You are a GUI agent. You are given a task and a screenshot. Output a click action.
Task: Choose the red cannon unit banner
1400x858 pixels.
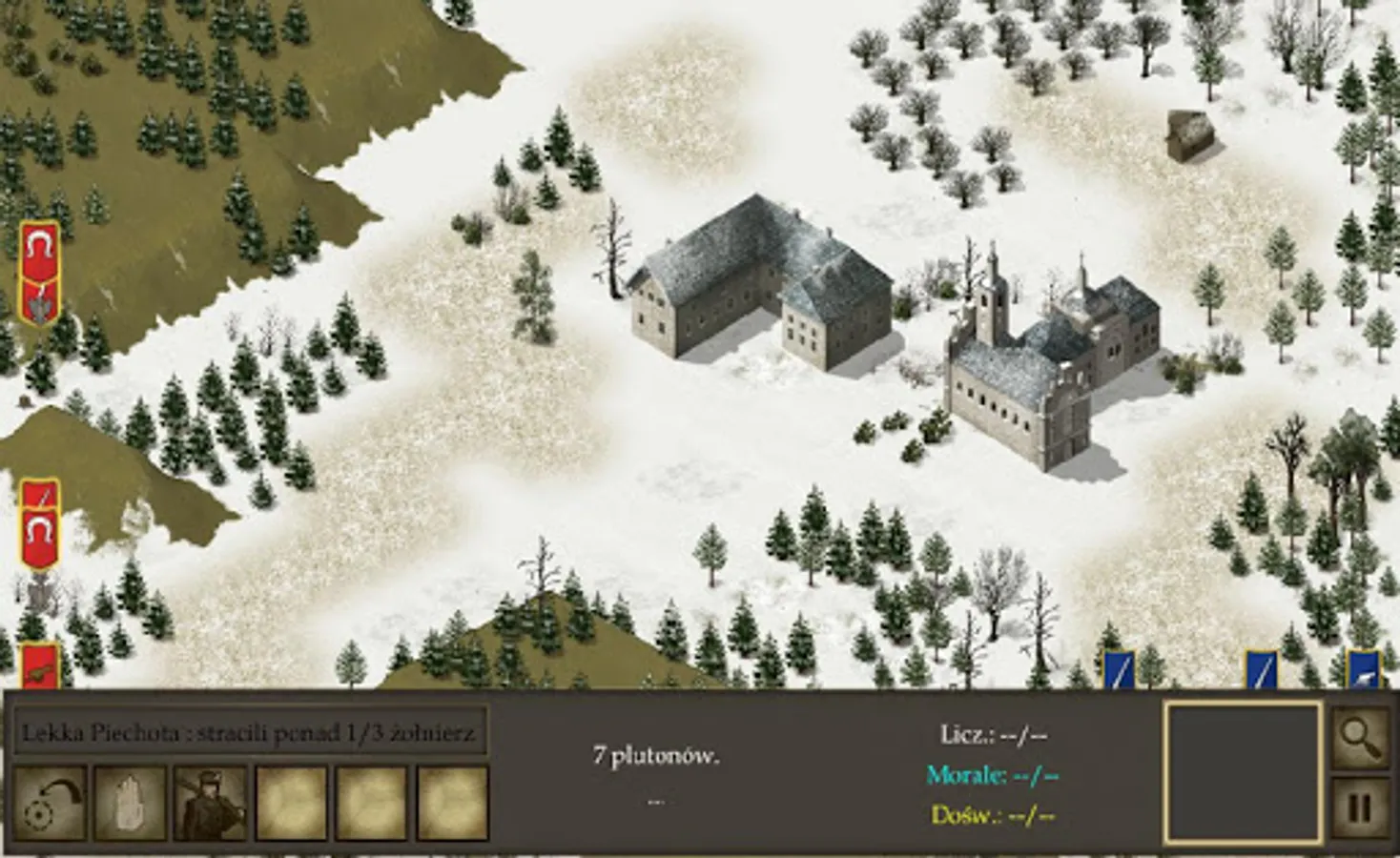tap(40, 665)
